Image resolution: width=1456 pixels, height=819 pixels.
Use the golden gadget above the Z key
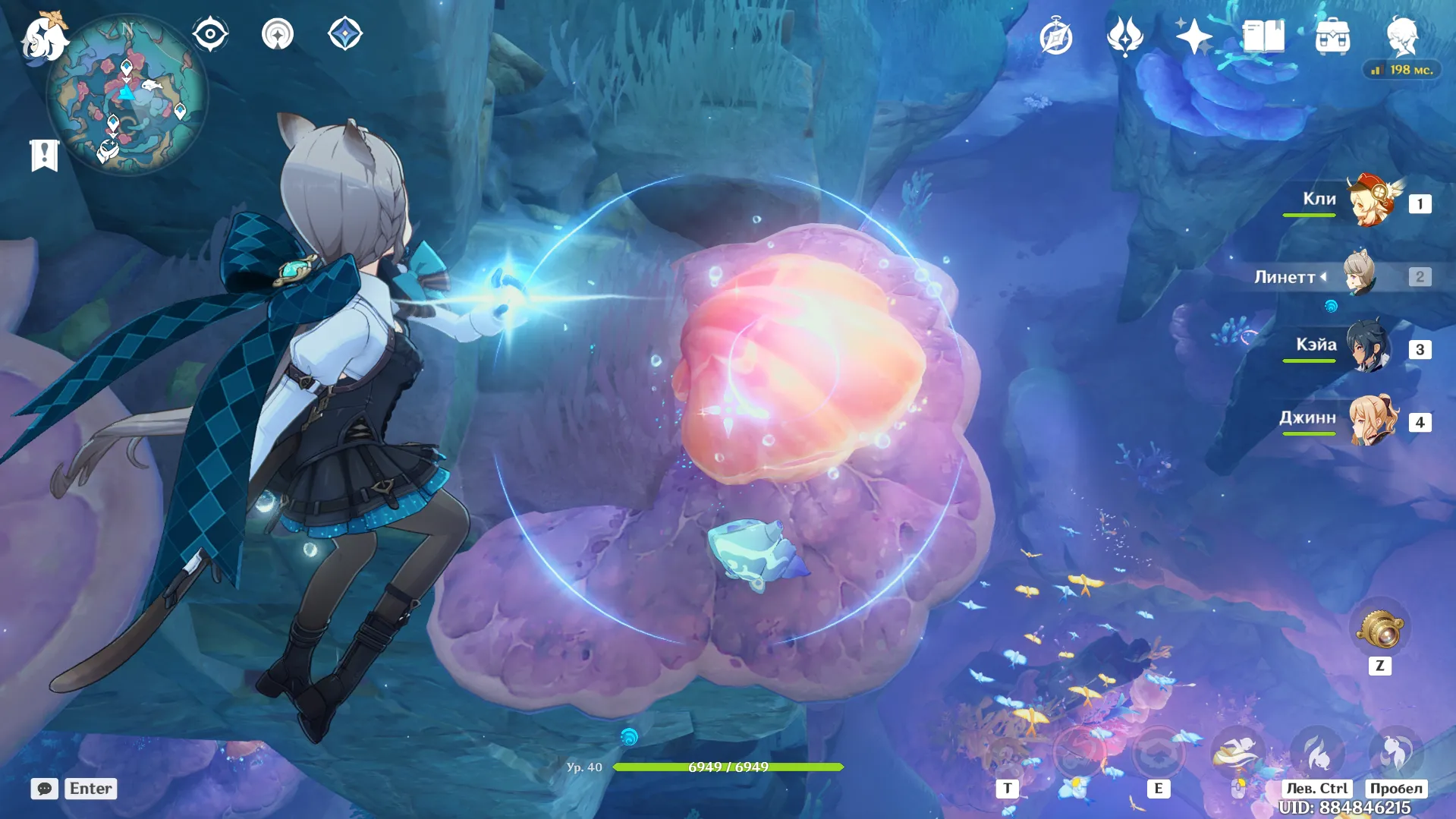tap(1379, 628)
